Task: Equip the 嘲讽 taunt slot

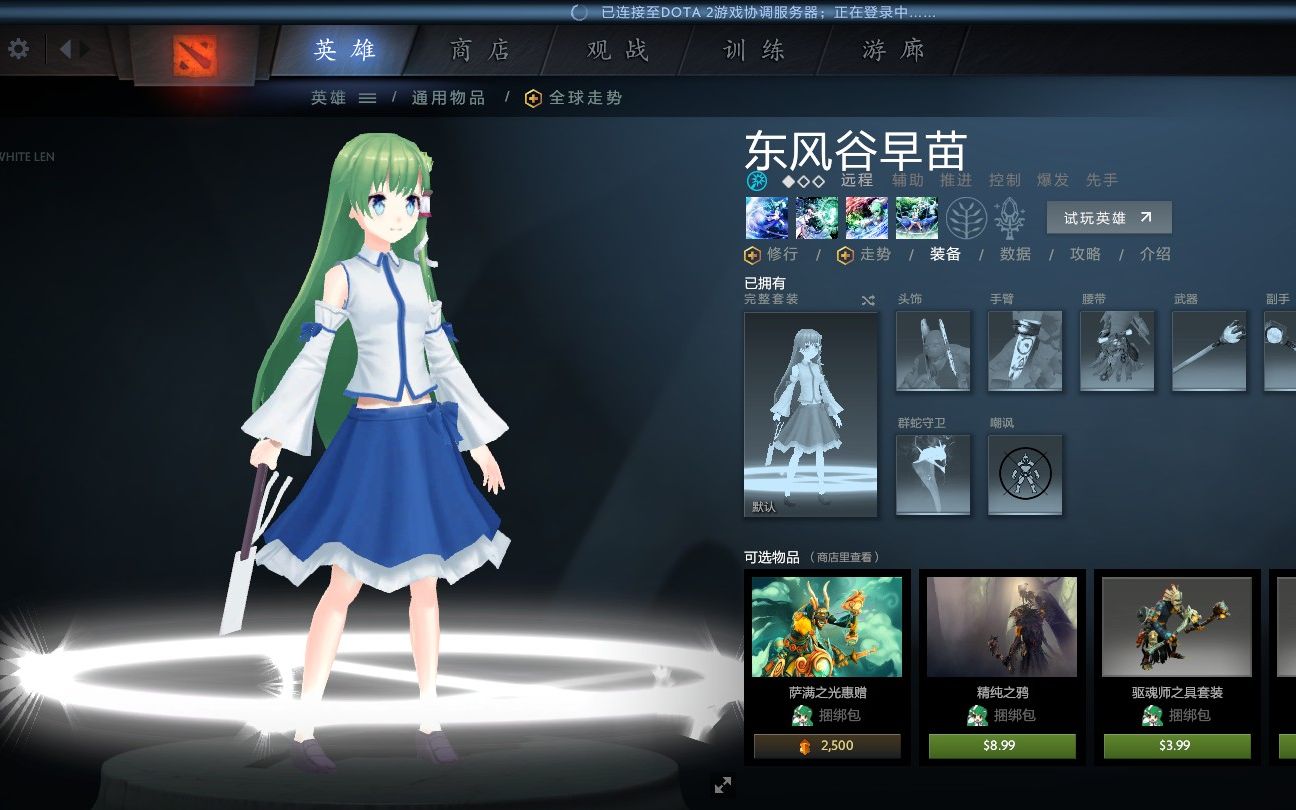Action: pyautogui.click(x=1025, y=474)
